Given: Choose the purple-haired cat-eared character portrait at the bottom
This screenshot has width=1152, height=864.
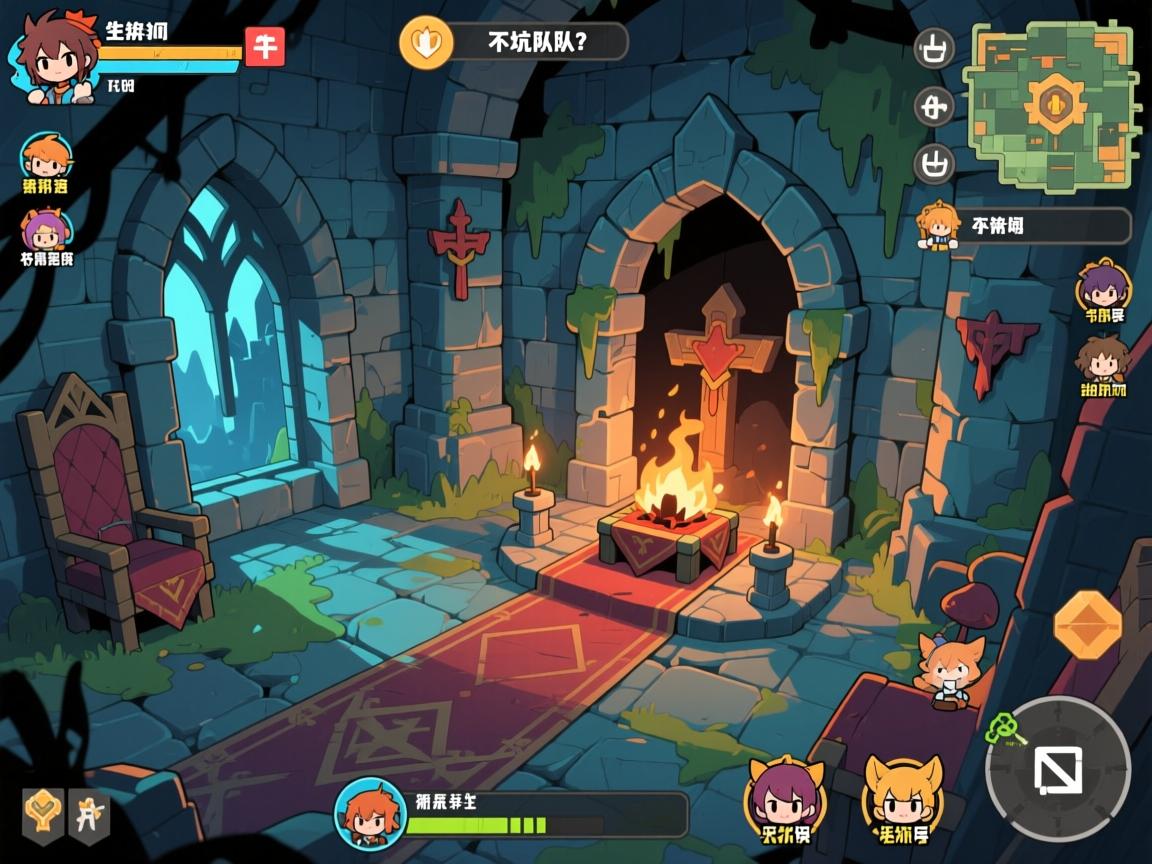Looking at the screenshot, I should pos(784,797).
